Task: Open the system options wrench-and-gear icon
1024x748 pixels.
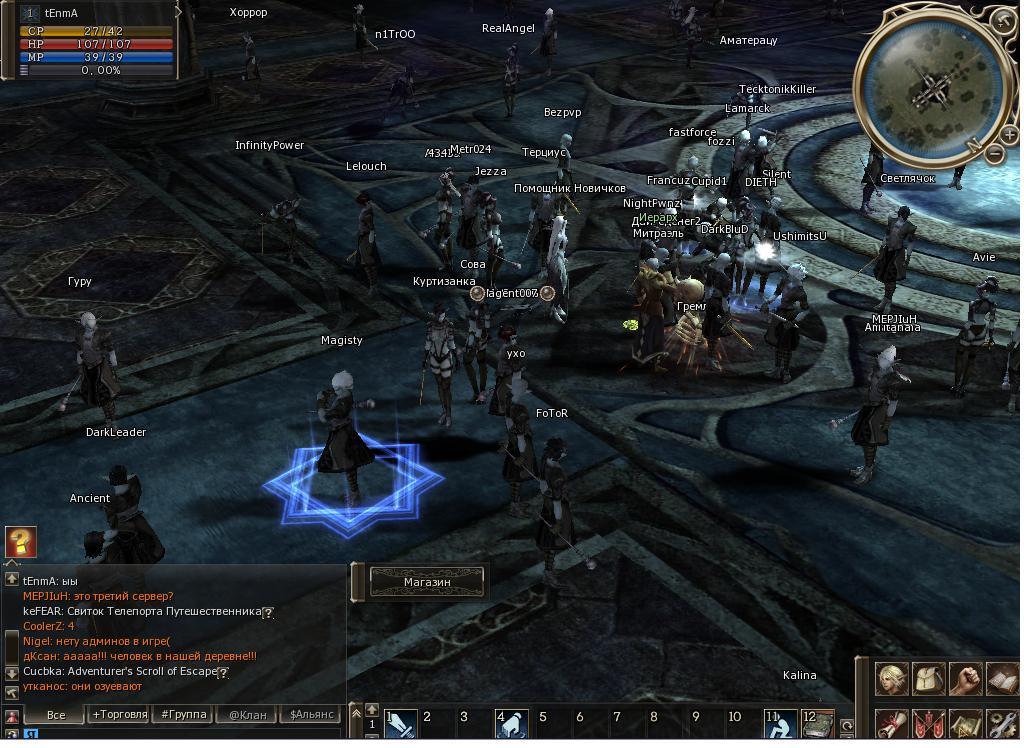Action: pos(1002,723)
